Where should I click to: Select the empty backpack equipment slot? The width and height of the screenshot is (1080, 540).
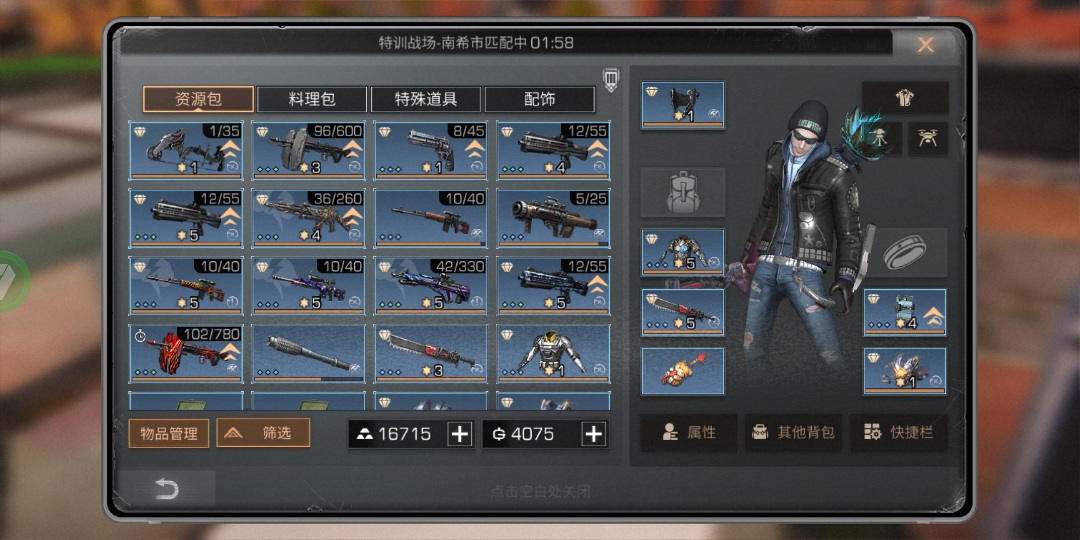pyautogui.click(x=683, y=192)
